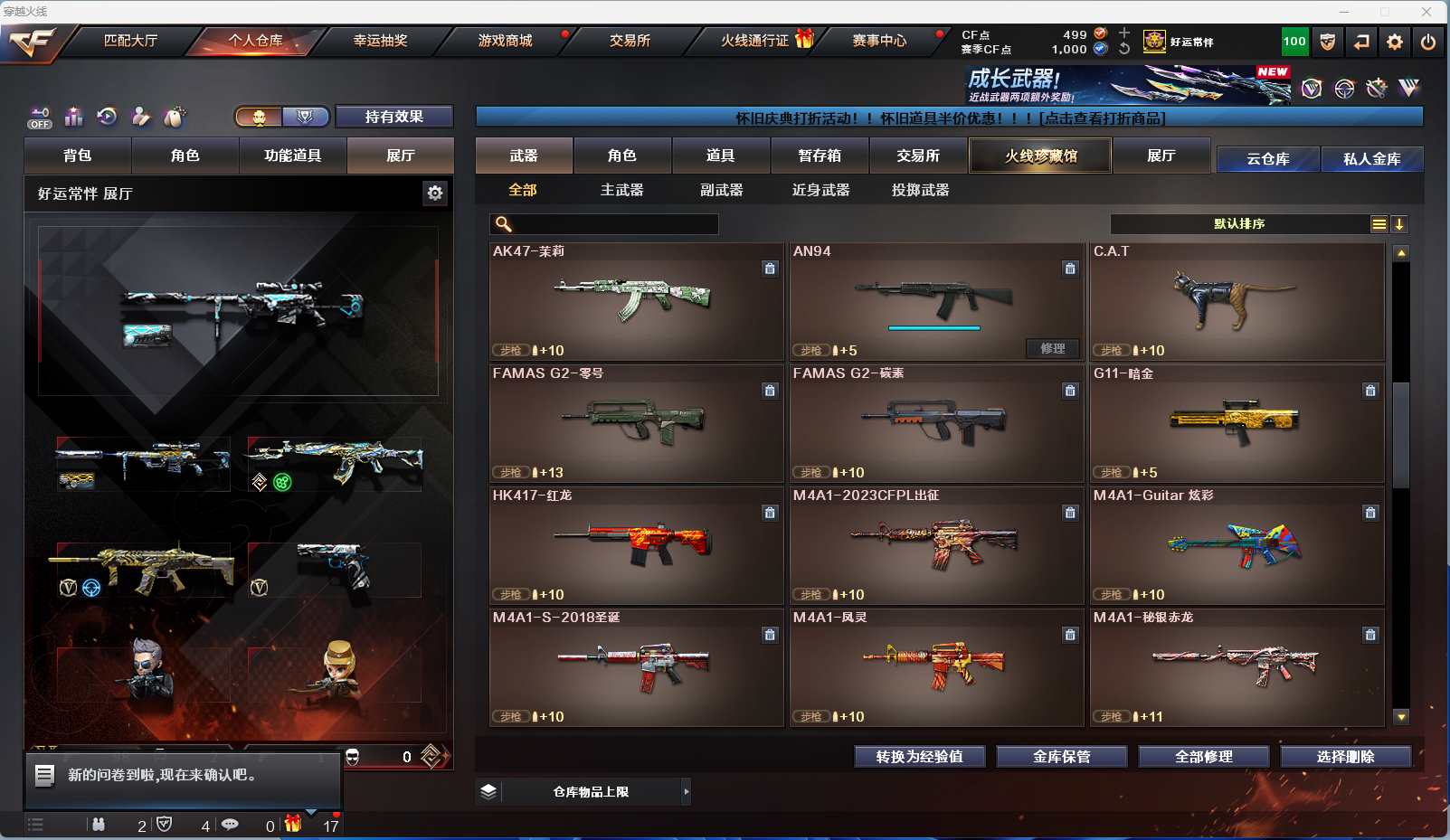
Task: Open the 匹配大厅 matchmaking lobby
Action: pyautogui.click(x=130, y=41)
